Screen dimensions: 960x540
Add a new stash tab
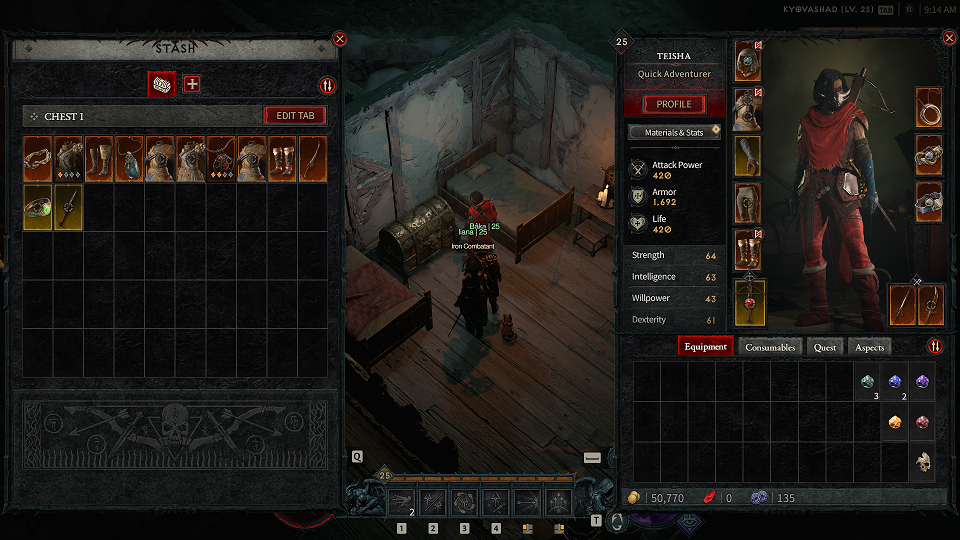click(x=192, y=84)
